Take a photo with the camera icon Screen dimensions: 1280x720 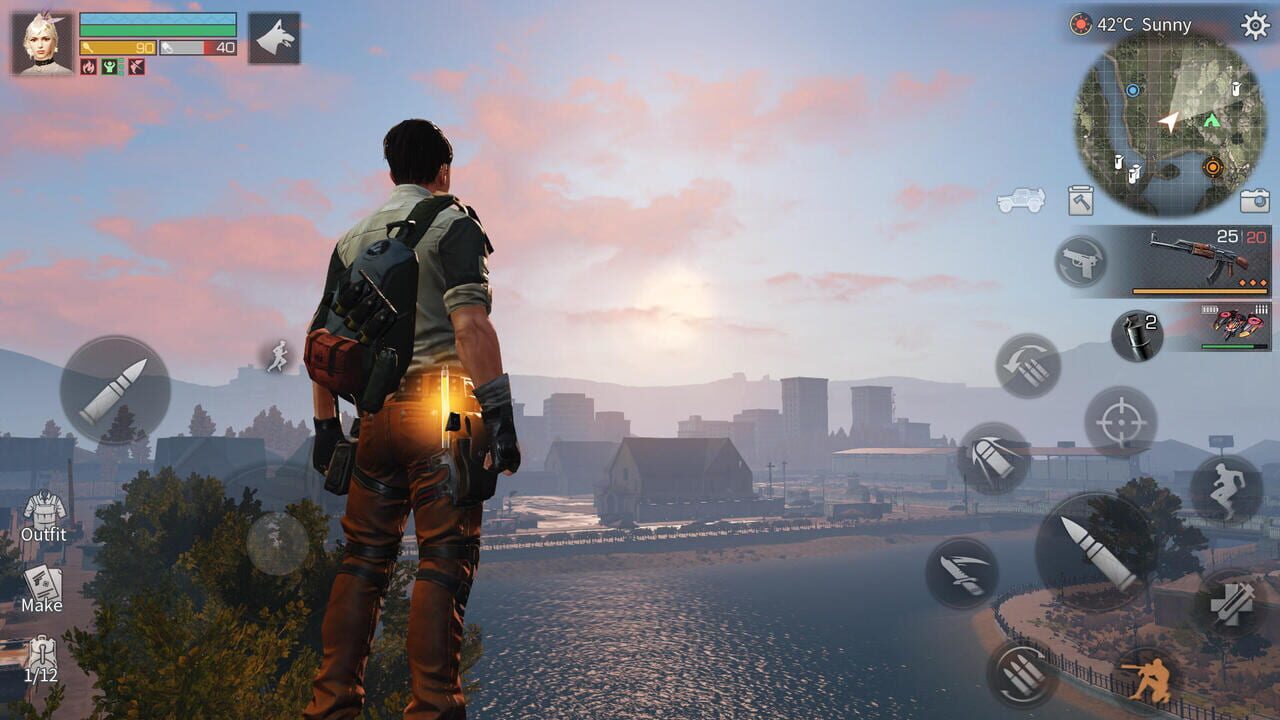(1254, 201)
